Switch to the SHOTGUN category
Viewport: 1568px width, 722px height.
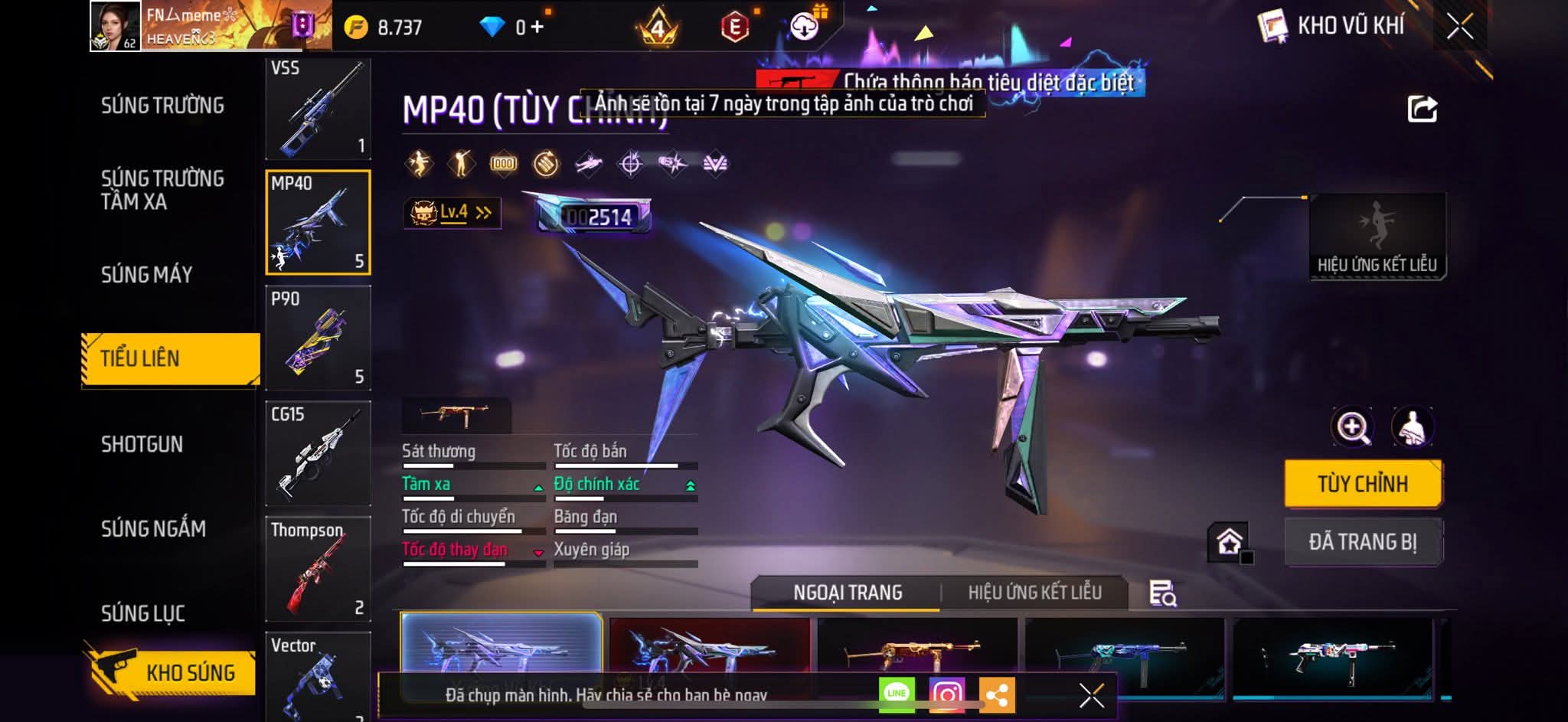(x=142, y=445)
